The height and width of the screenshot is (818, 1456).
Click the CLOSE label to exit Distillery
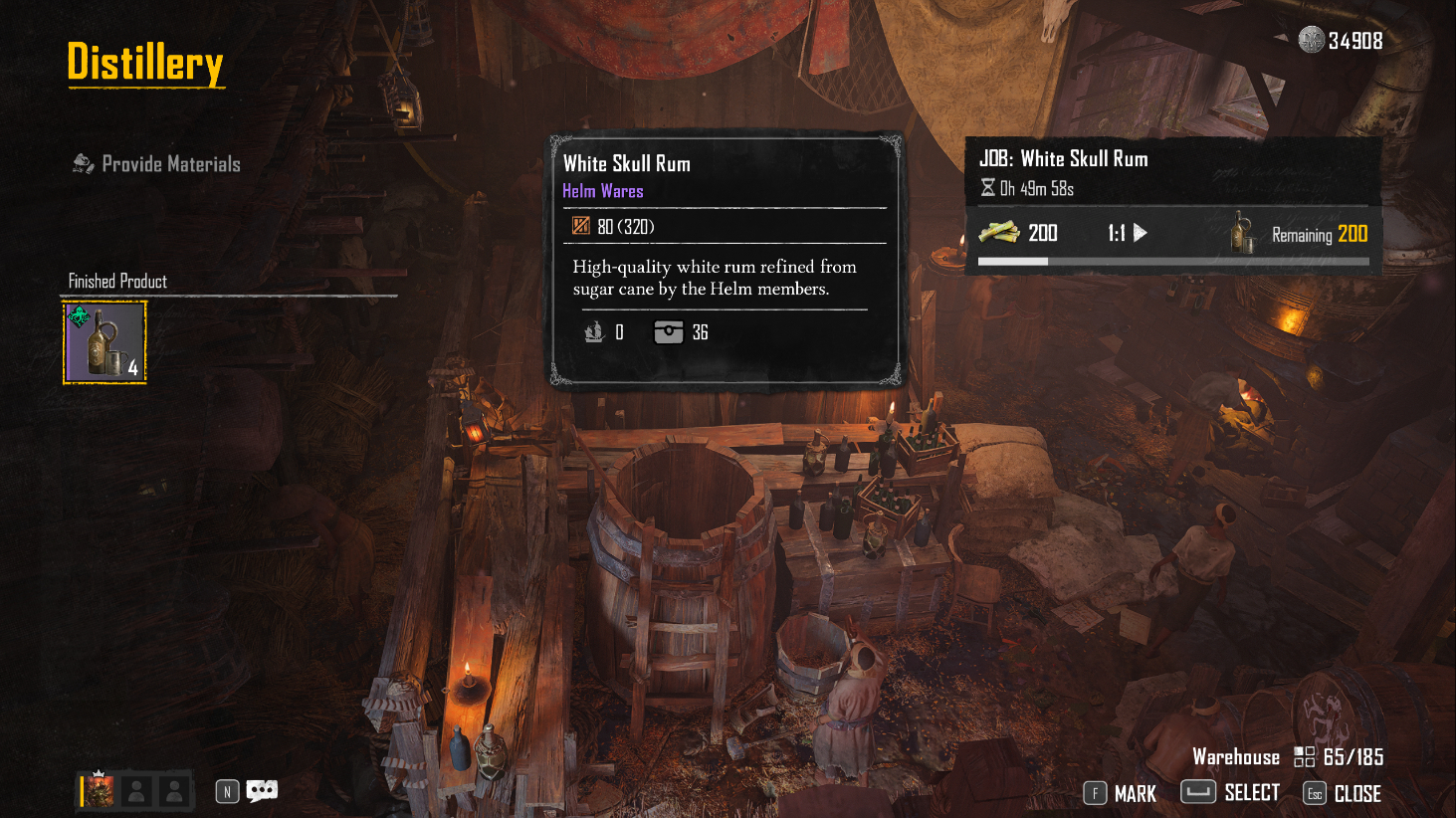[x=1356, y=794]
